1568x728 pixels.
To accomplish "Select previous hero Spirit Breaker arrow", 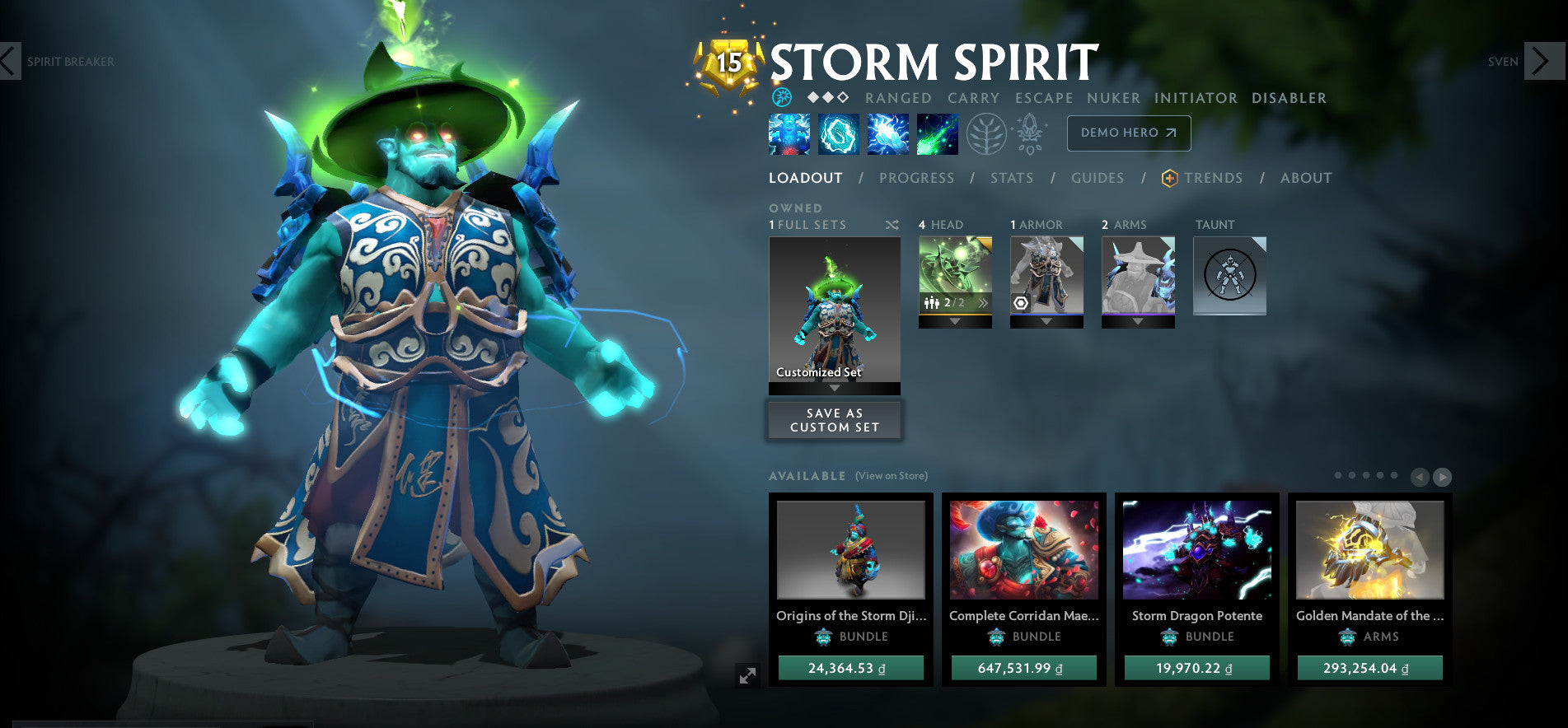I will 9,61.
